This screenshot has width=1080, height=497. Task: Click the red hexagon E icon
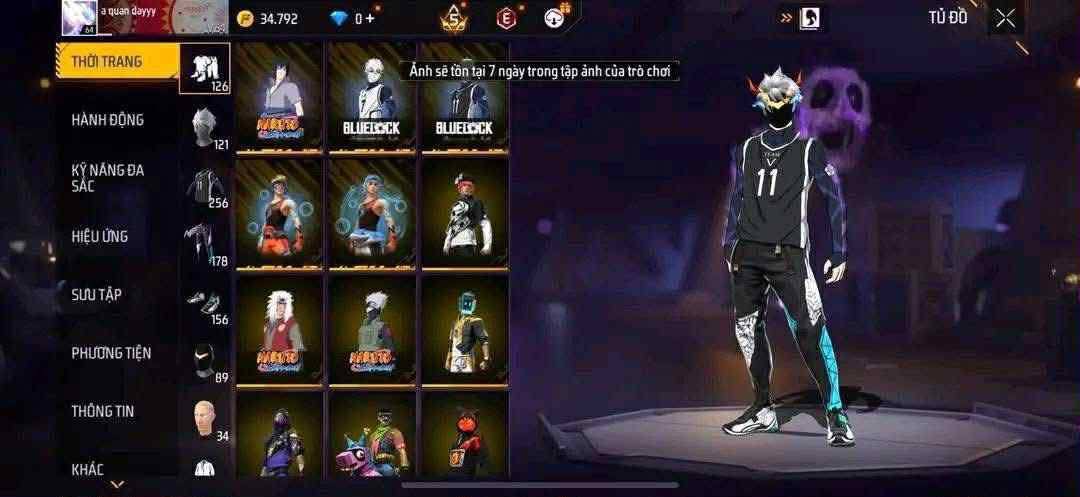506,17
